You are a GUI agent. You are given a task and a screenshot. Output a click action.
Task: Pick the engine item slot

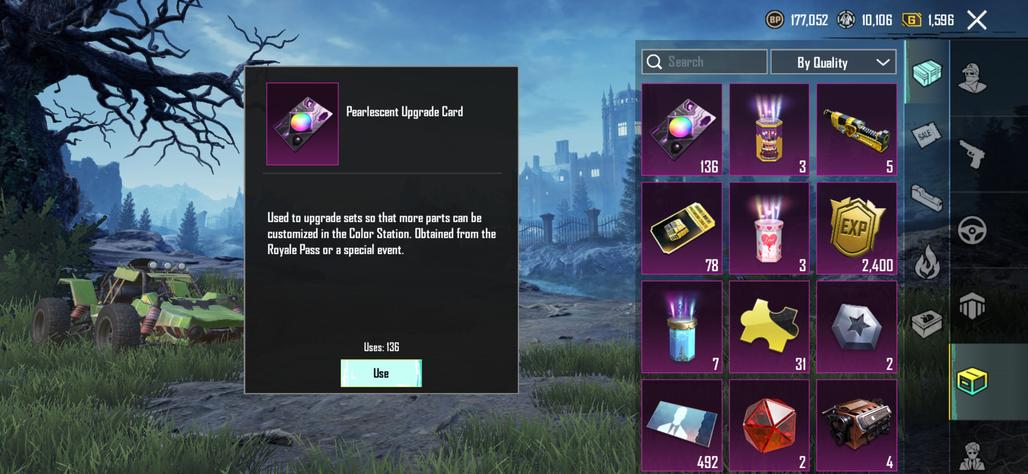click(857, 424)
